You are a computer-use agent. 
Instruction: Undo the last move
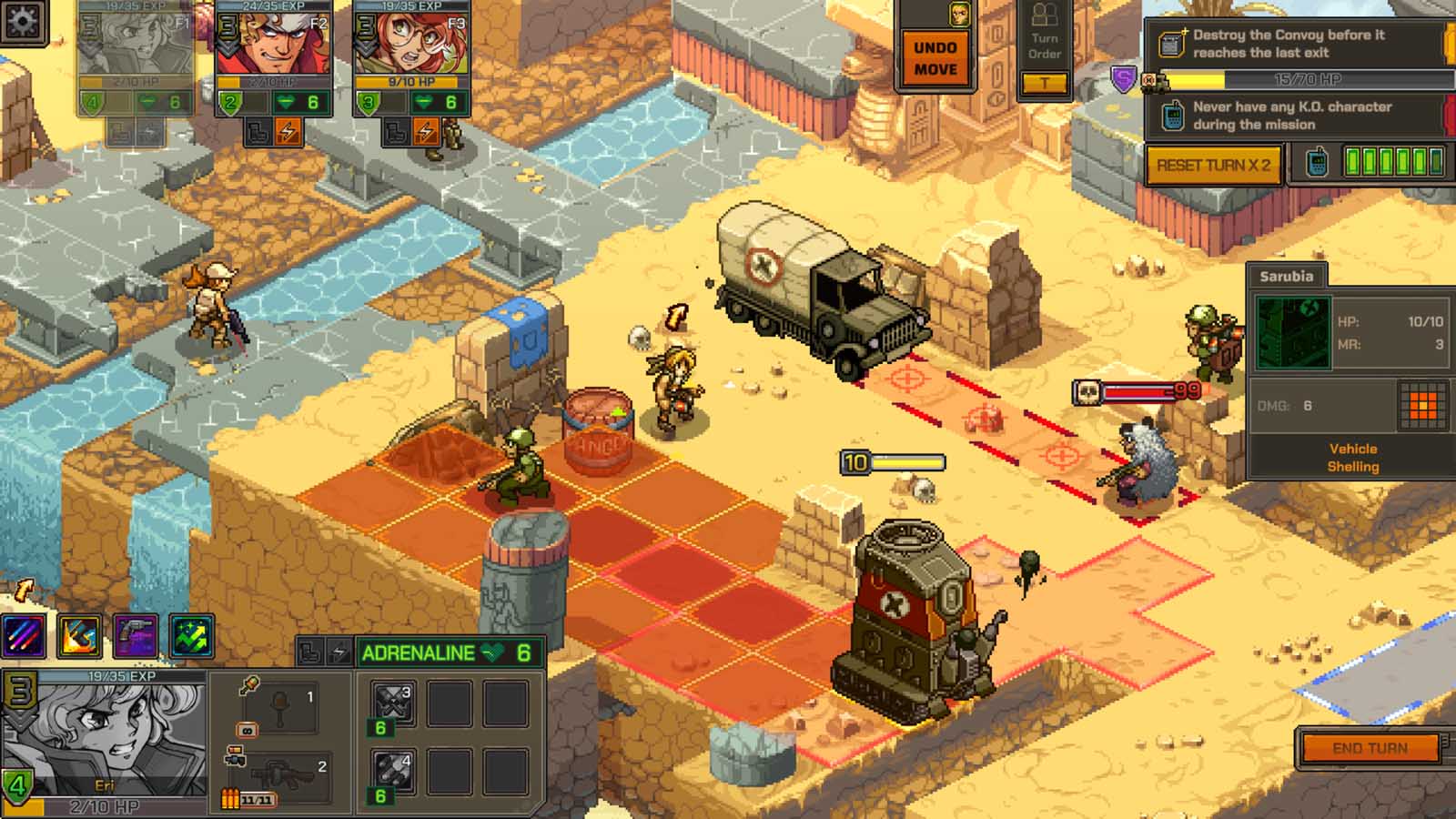pos(935,58)
